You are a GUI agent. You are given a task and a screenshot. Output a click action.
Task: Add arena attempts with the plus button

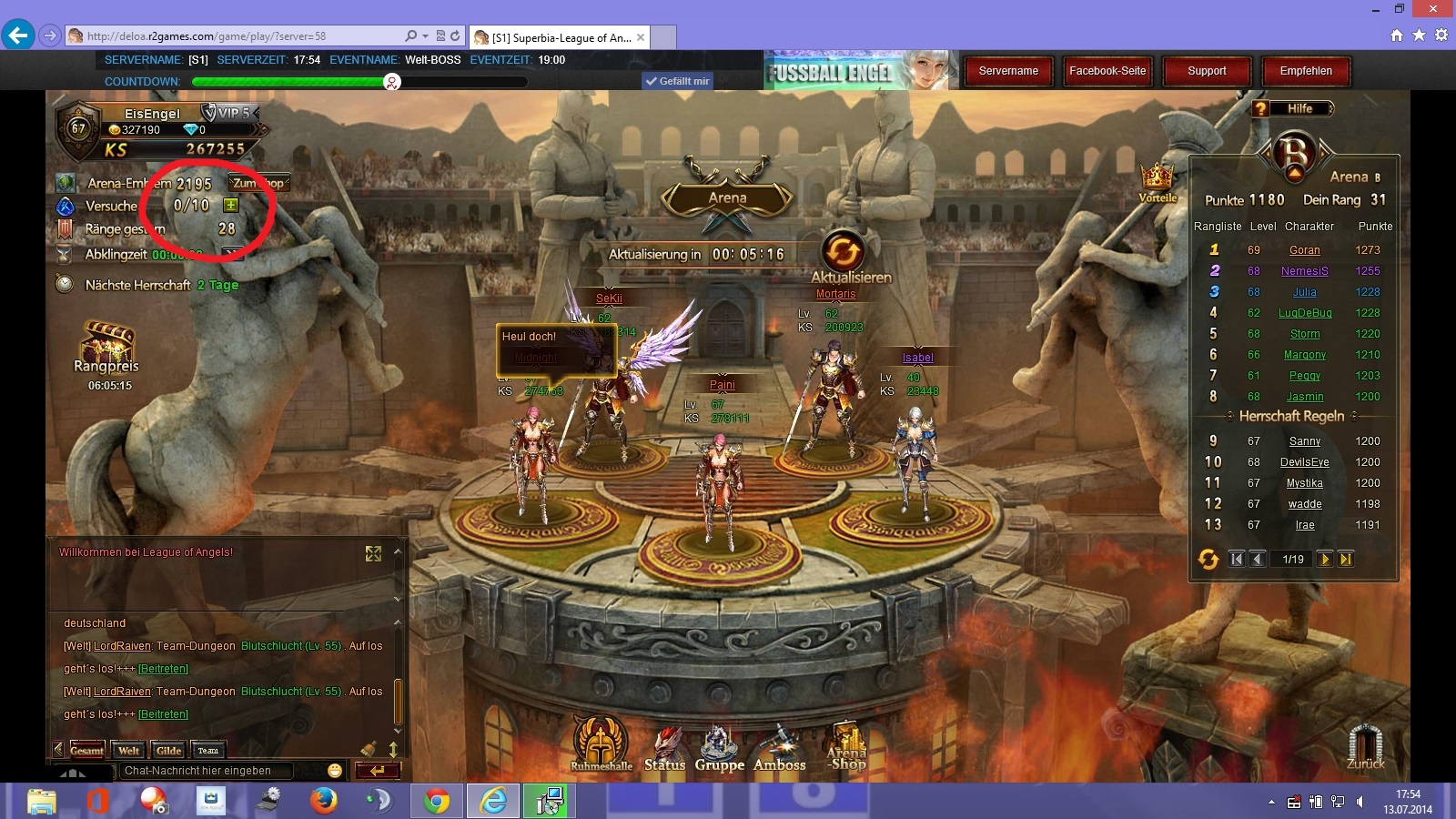pos(231,206)
